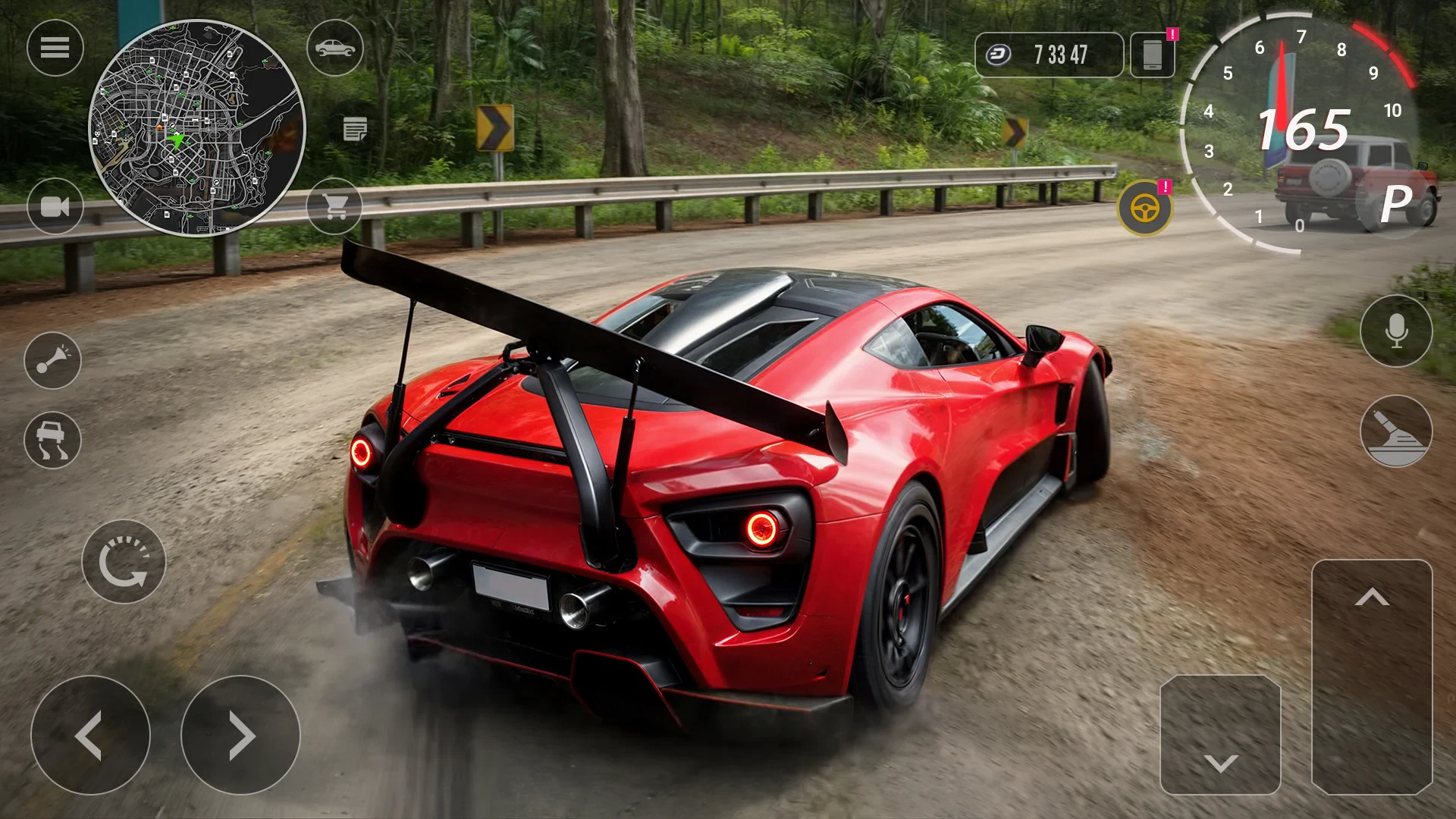Click the circular city minimap
The image size is (1456, 819).
(197, 127)
